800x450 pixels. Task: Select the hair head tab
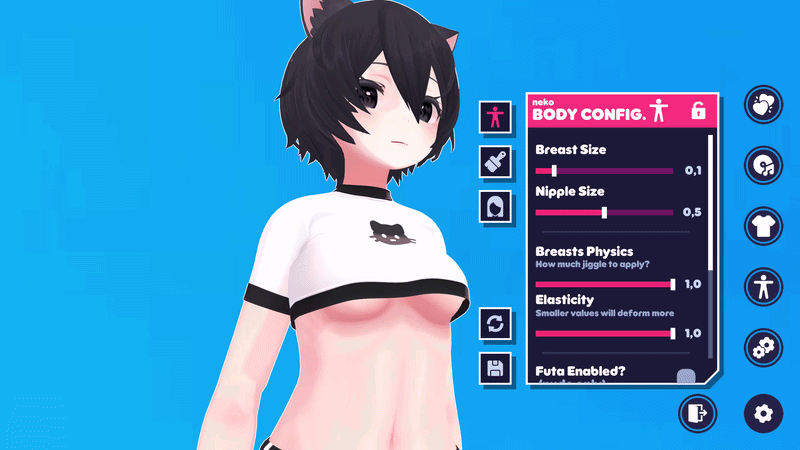pos(495,206)
